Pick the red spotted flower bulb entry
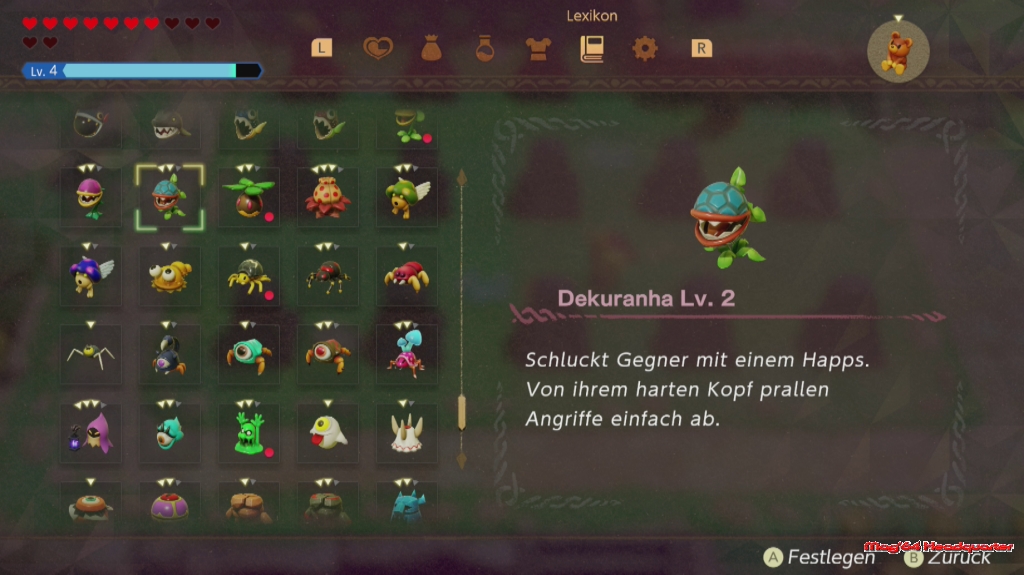1024x575 pixels. 328,198
